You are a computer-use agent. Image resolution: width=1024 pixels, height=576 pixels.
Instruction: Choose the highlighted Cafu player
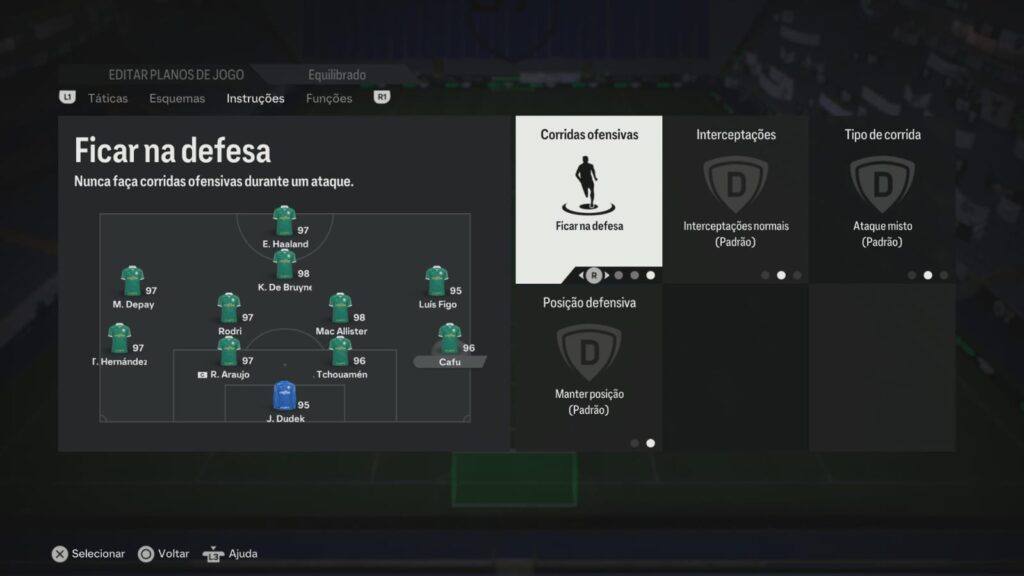pos(449,339)
